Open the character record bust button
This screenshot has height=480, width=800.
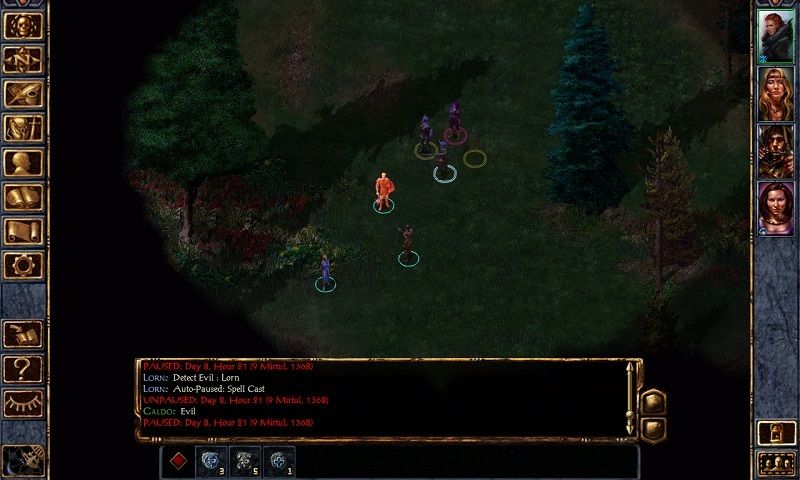pos(23,162)
